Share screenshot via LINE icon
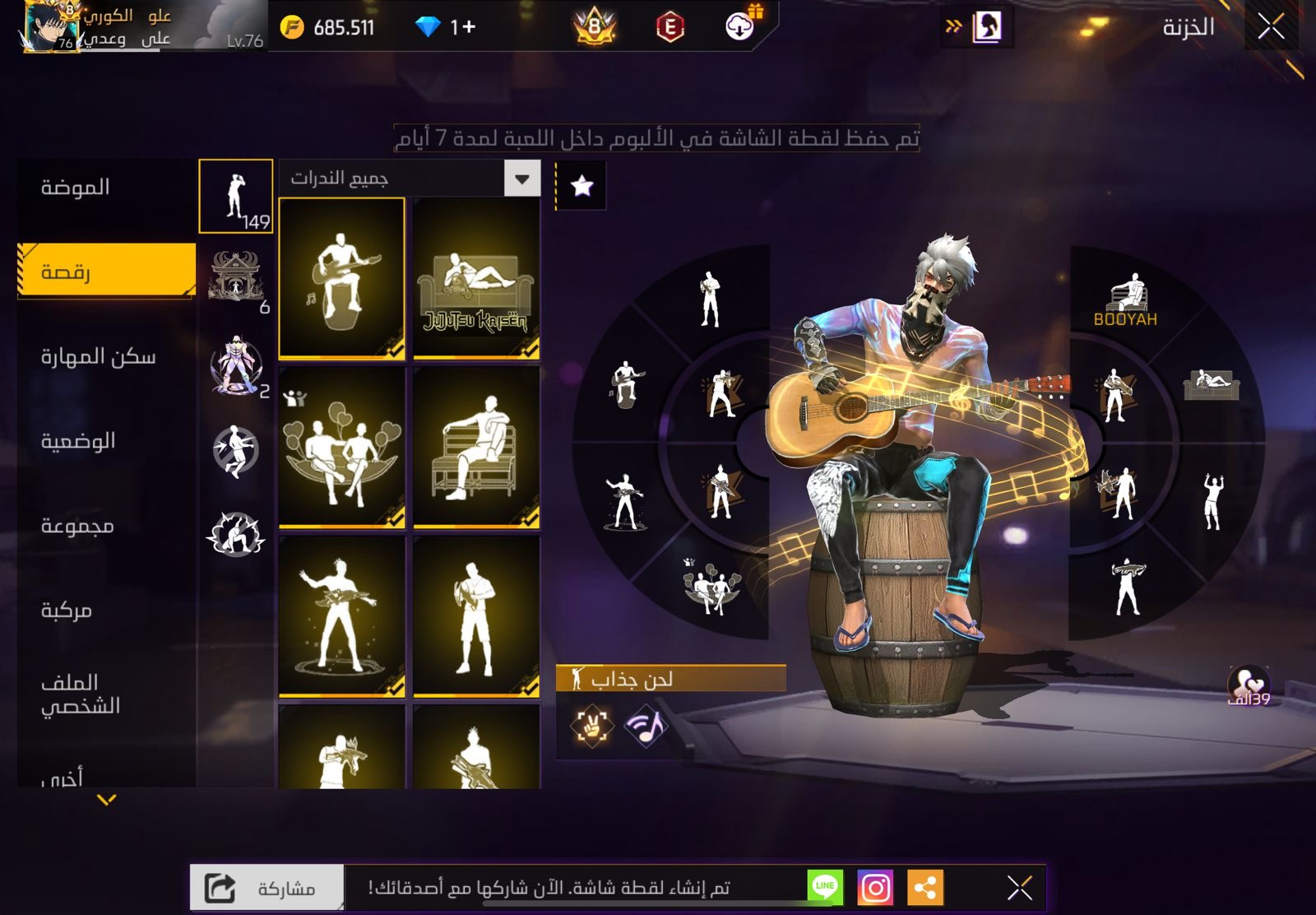 825,887
